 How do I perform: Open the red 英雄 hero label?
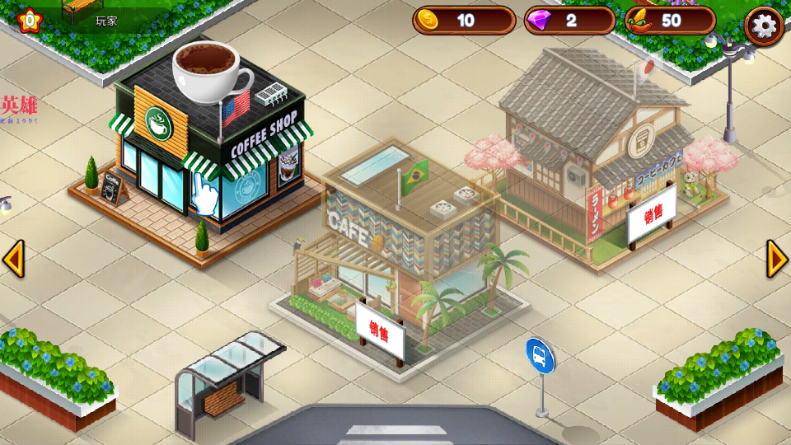(19, 106)
